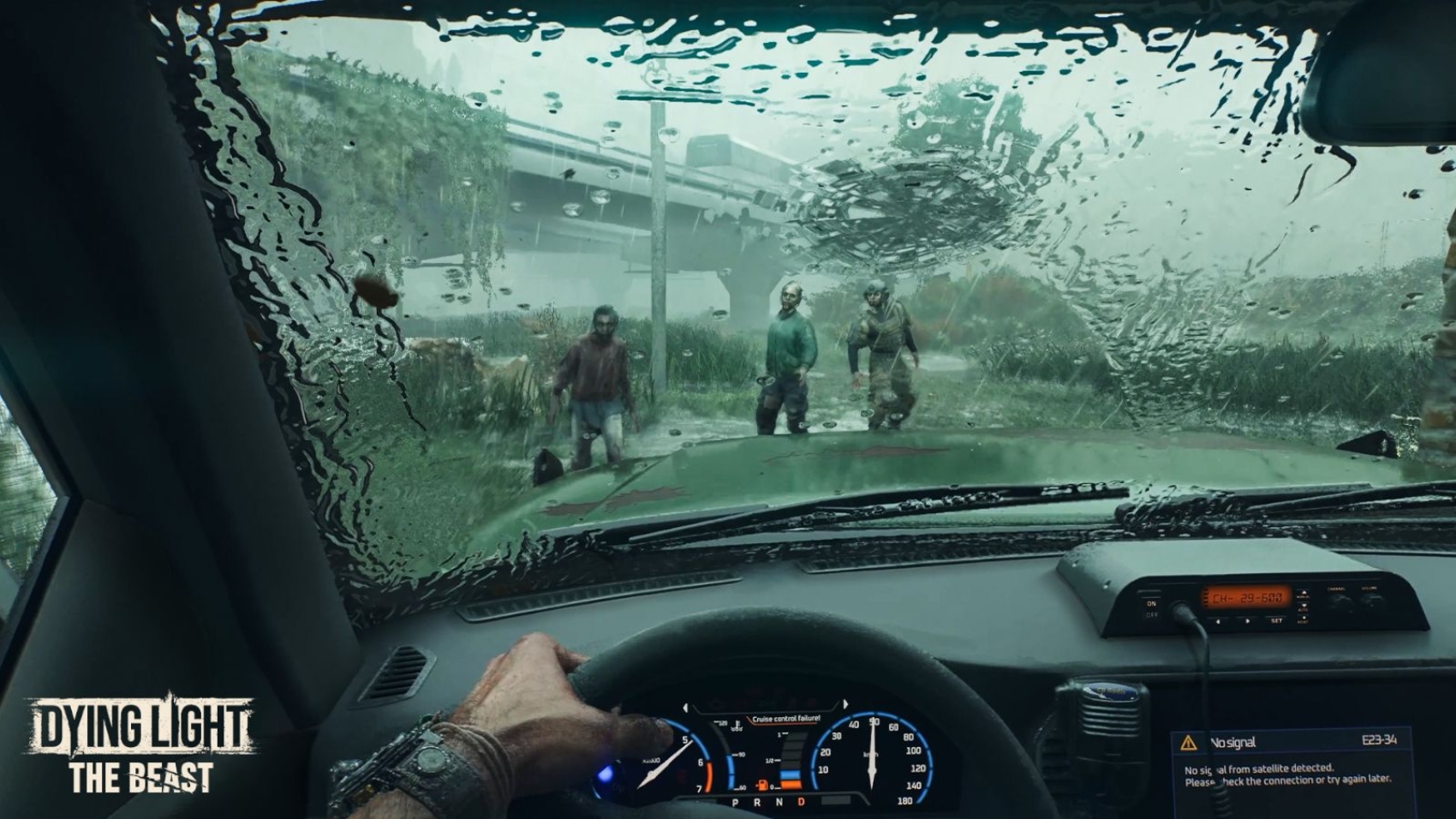Screen dimensions: 1456x819
Task: Select the P gear position indicator
Action: pos(735,802)
